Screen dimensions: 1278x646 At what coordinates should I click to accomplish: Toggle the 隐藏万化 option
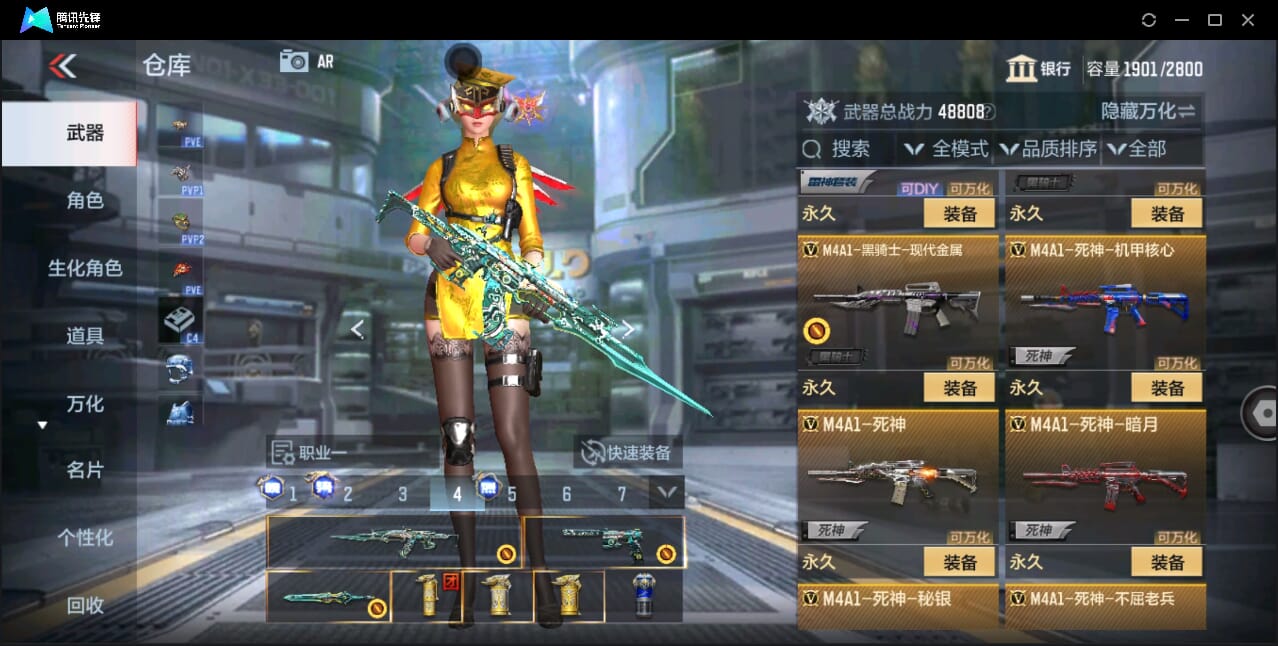1148,111
